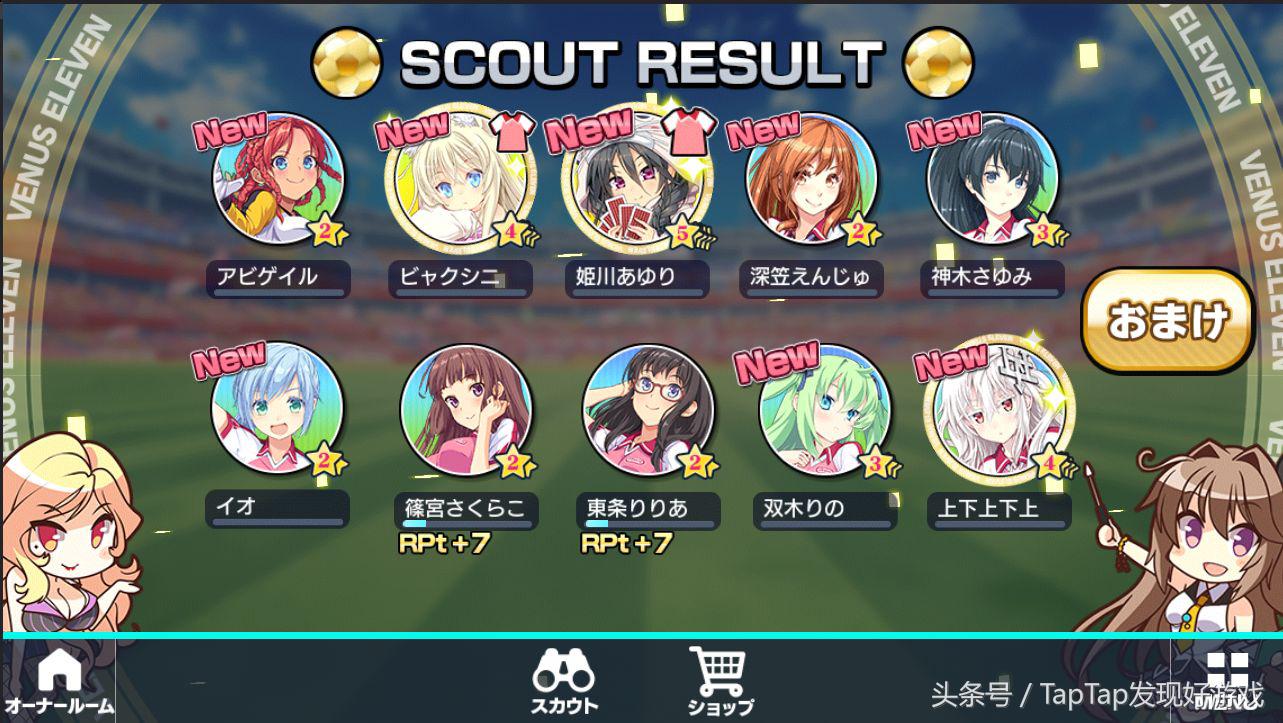1283x723 pixels.
Task: Select the ビャクシニ character portrait
Action: pos(456,180)
